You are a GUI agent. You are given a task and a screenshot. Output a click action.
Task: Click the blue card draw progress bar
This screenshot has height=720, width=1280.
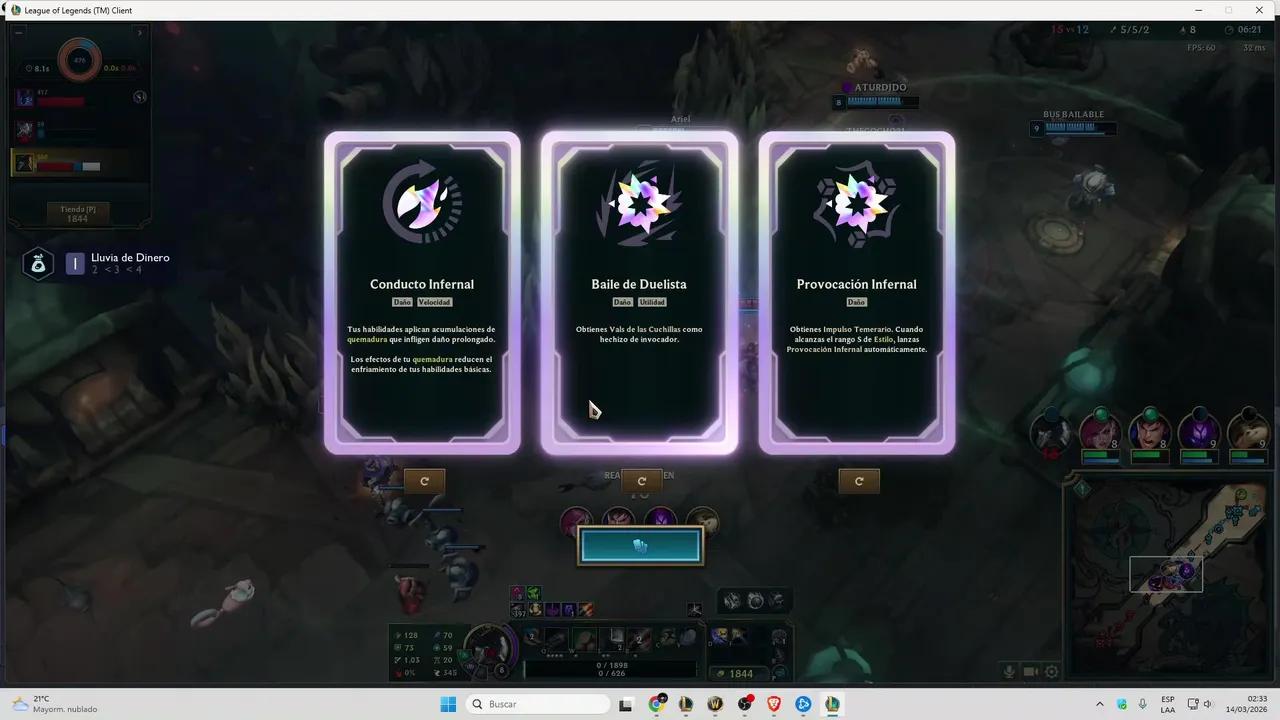[640, 545]
